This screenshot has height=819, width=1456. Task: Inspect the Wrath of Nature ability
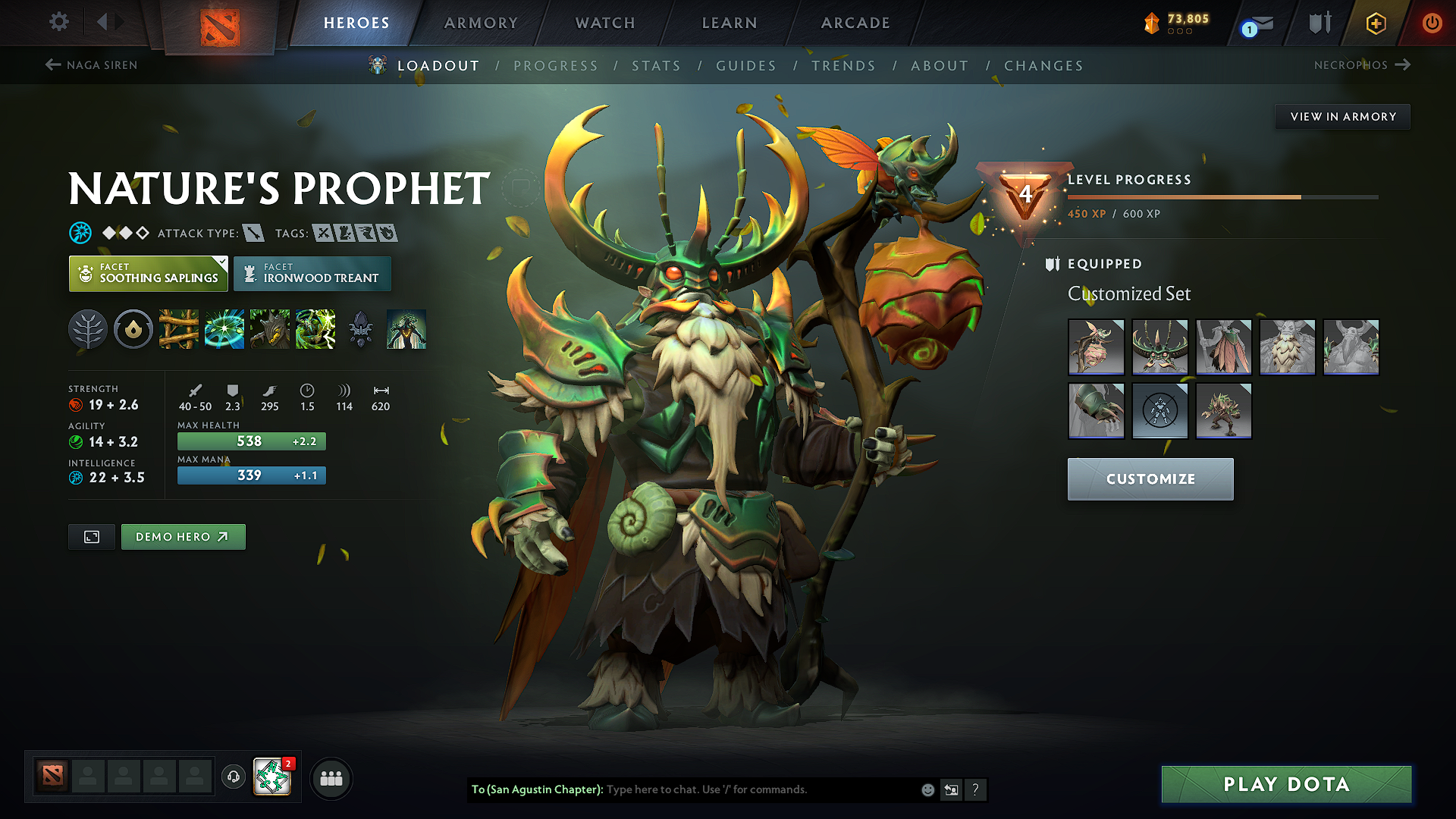tap(315, 328)
